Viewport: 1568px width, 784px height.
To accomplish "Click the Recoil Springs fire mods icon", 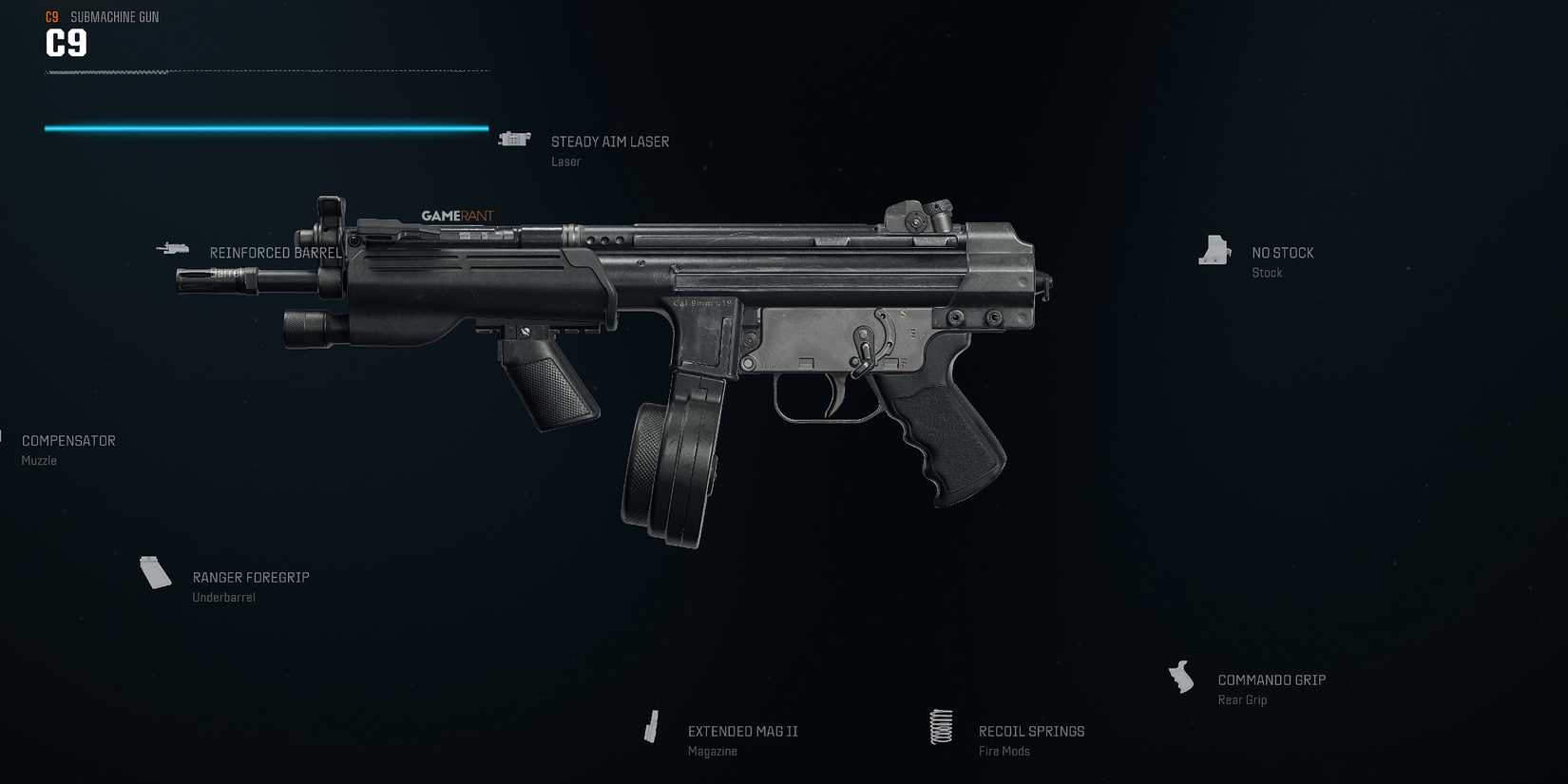I will tap(941, 726).
